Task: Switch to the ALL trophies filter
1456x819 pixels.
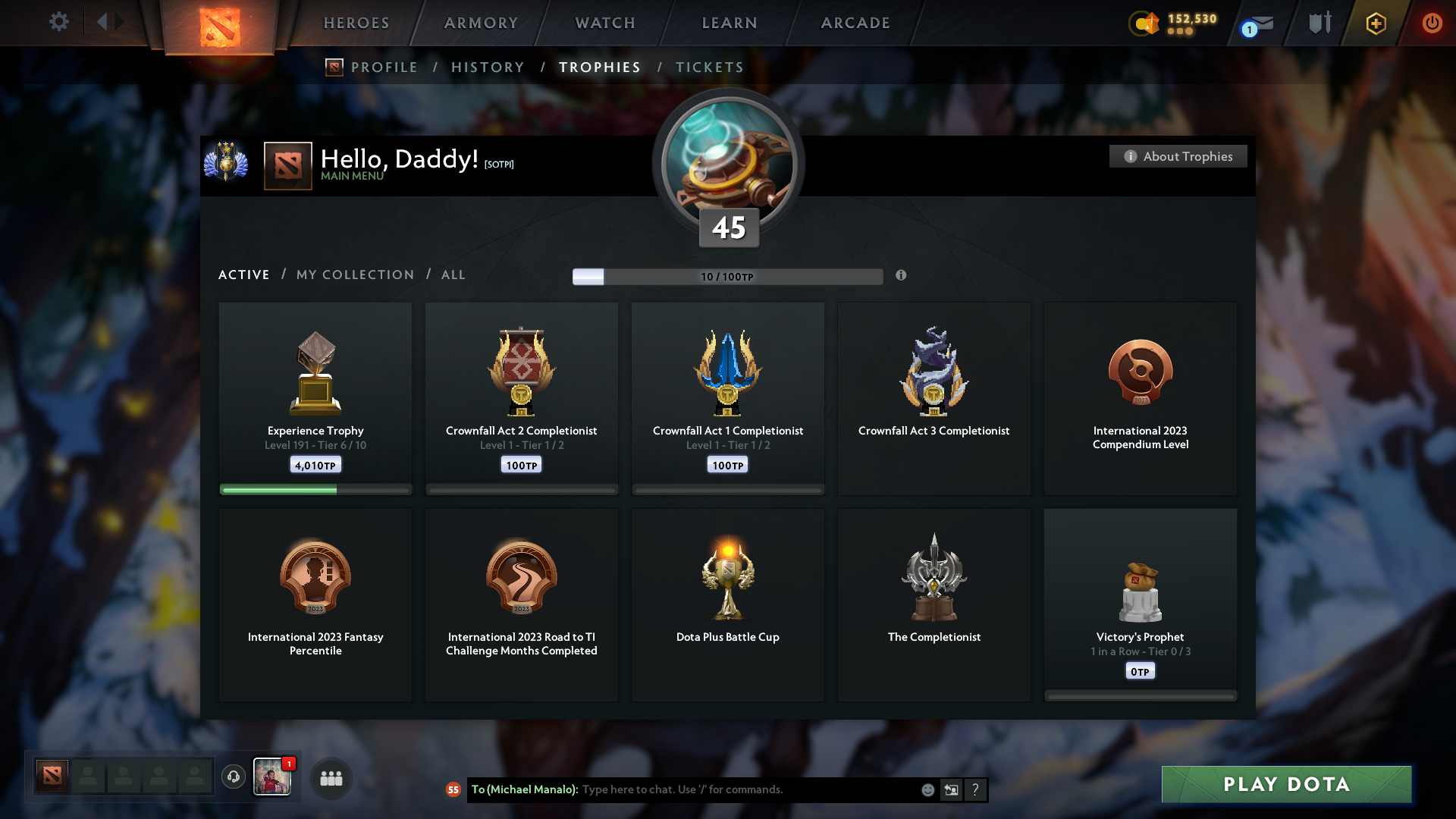Action: (x=453, y=275)
